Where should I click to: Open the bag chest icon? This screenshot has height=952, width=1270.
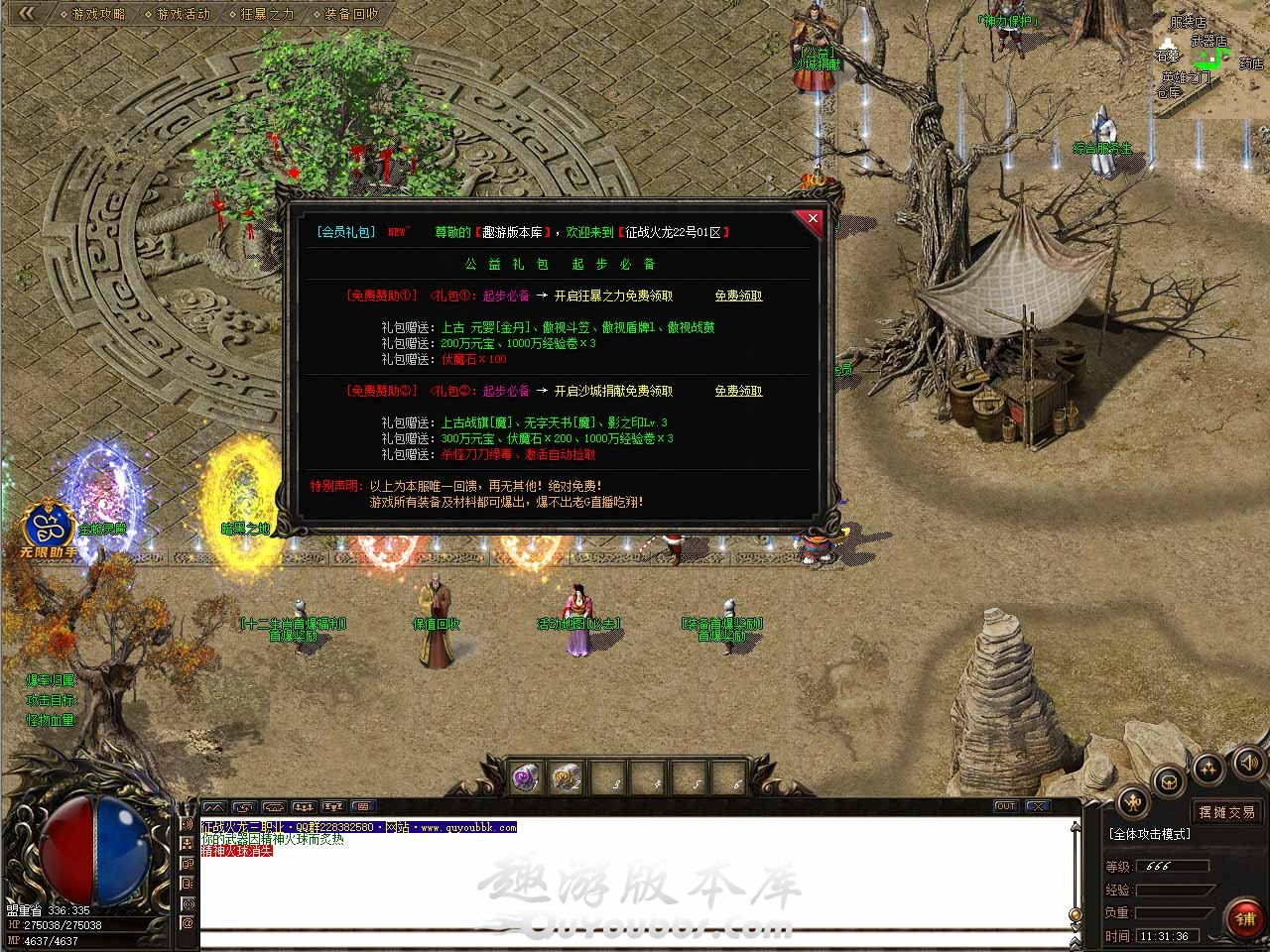pos(1170,781)
